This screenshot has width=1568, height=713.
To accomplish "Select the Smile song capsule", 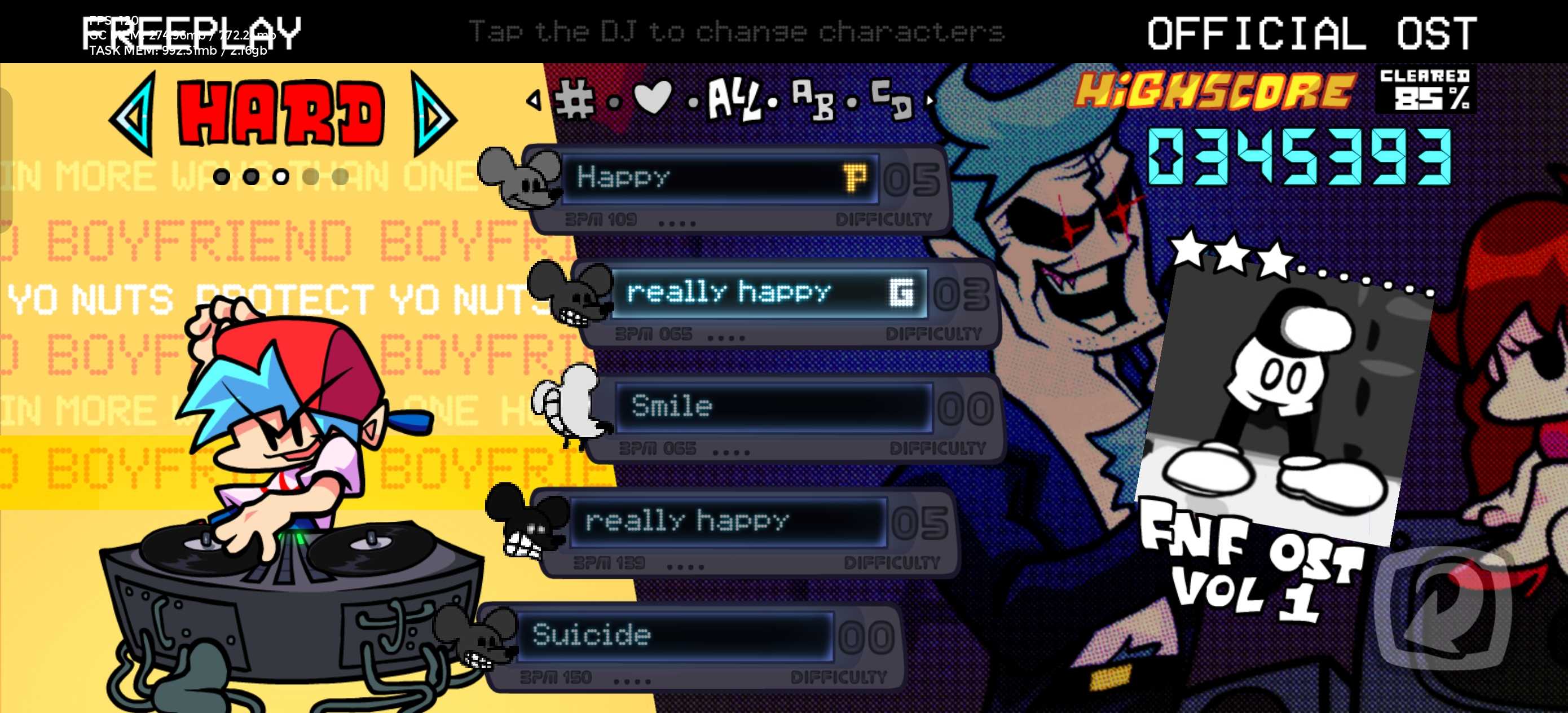I will 773,407.
